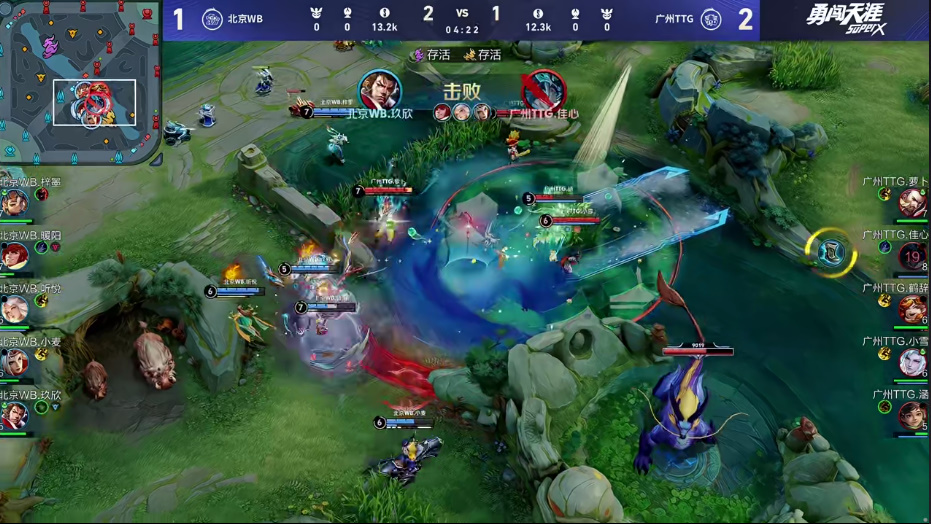Click the killer portrait in the kill banner

click(x=380, y=91)
